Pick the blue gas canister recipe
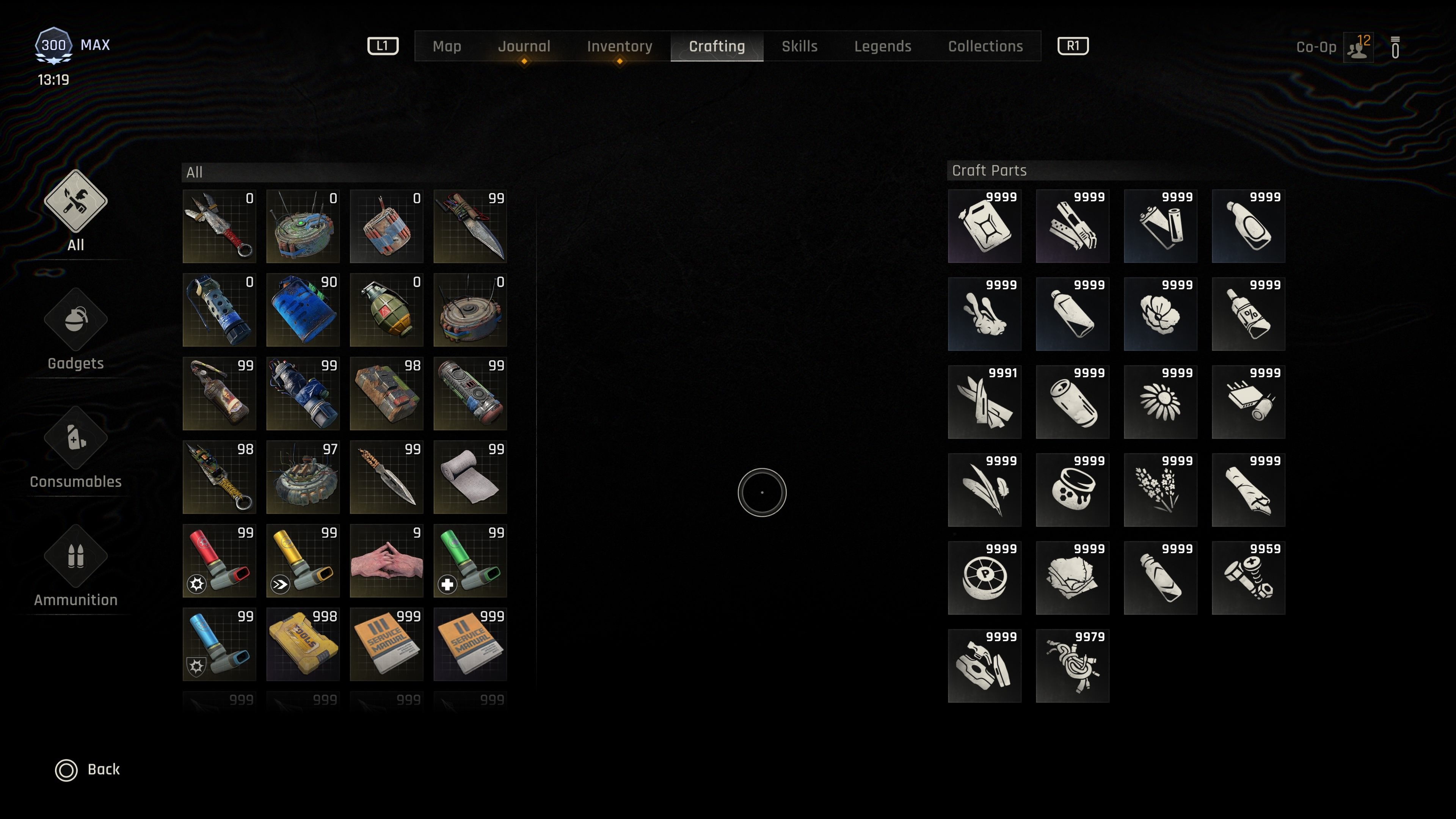Viewport: 1456px width, 819px height. click(303, 310)
